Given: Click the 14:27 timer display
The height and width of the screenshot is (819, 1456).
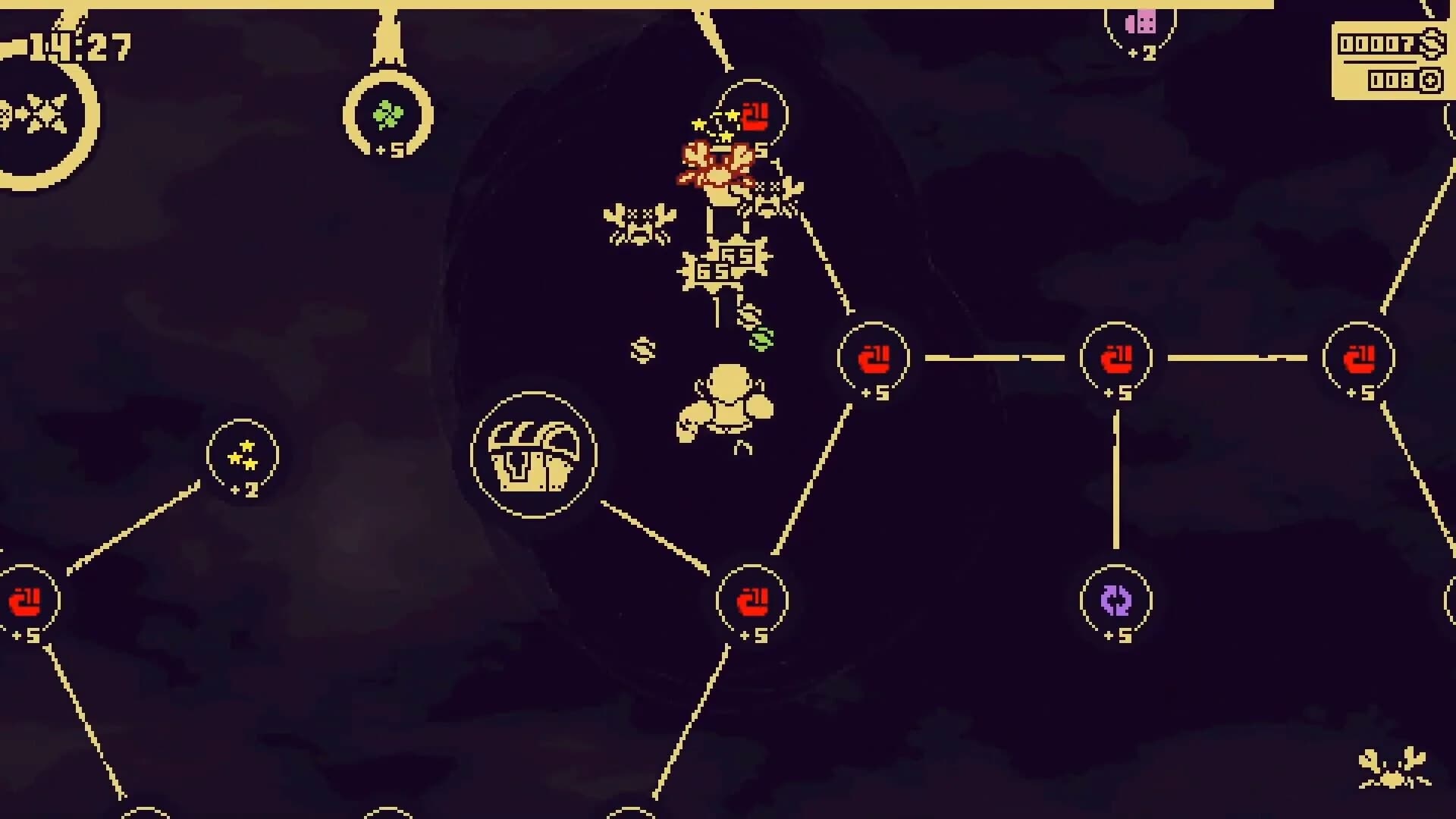Looking at the screenshot, I should pyautogui.click(x=79, y=45).
